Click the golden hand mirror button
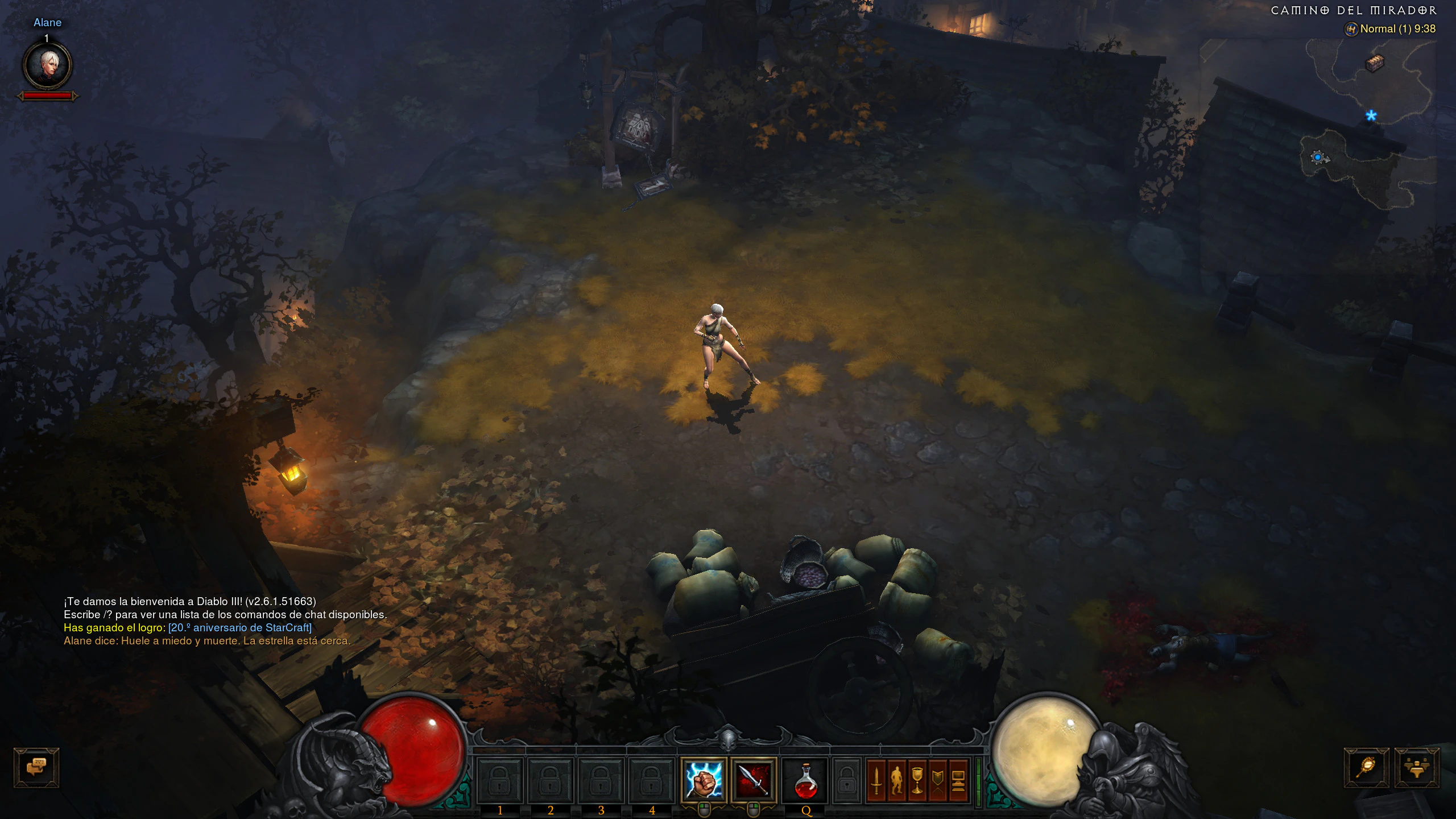This screenshot has width=1456, height=819. tap(1366, 767)
